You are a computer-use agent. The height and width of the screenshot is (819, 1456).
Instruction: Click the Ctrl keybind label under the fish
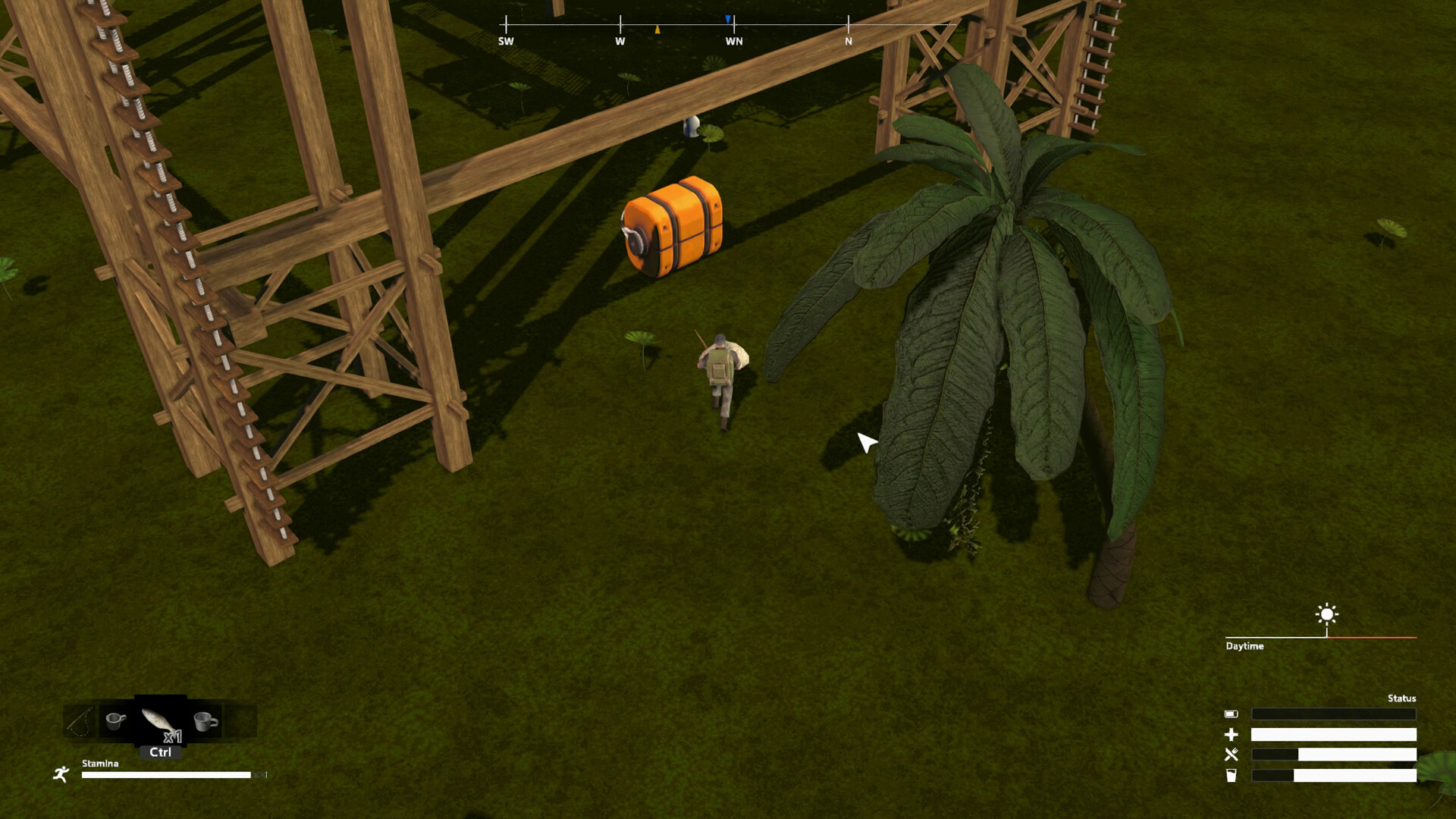tap(161, 754)
